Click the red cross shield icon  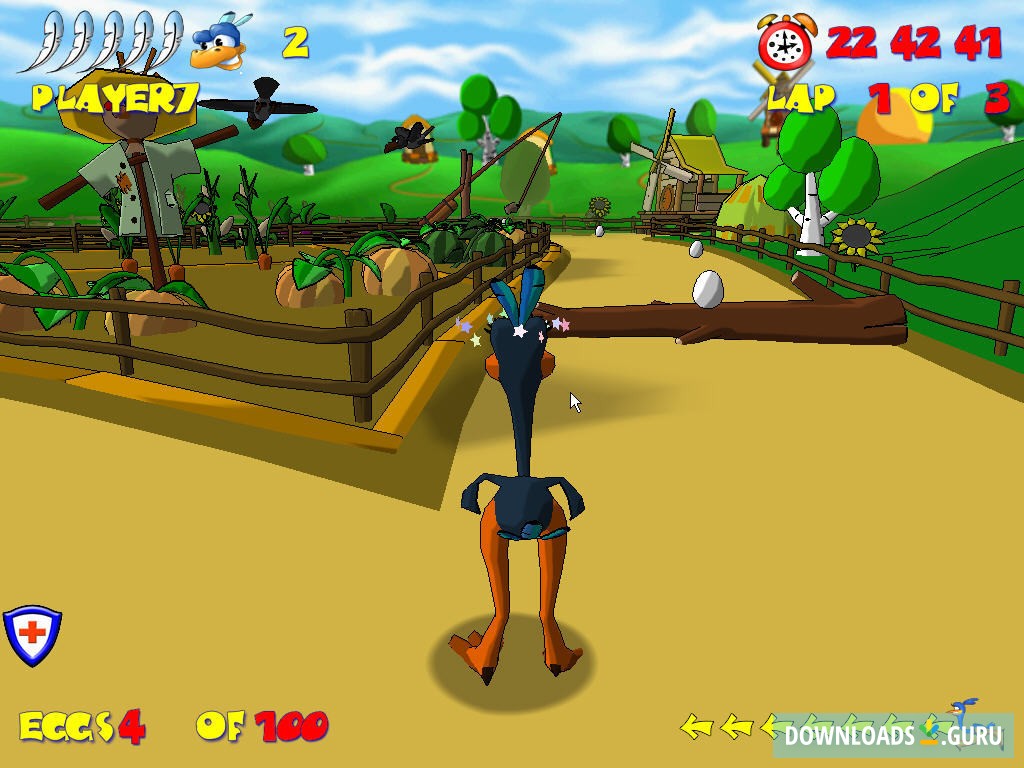[32, 635]
